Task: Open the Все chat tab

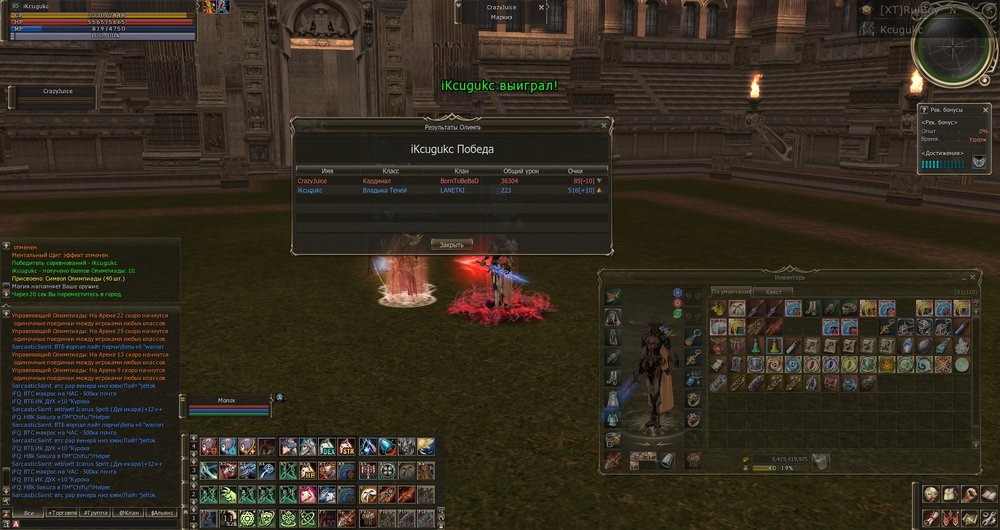Action: point(28,512)
